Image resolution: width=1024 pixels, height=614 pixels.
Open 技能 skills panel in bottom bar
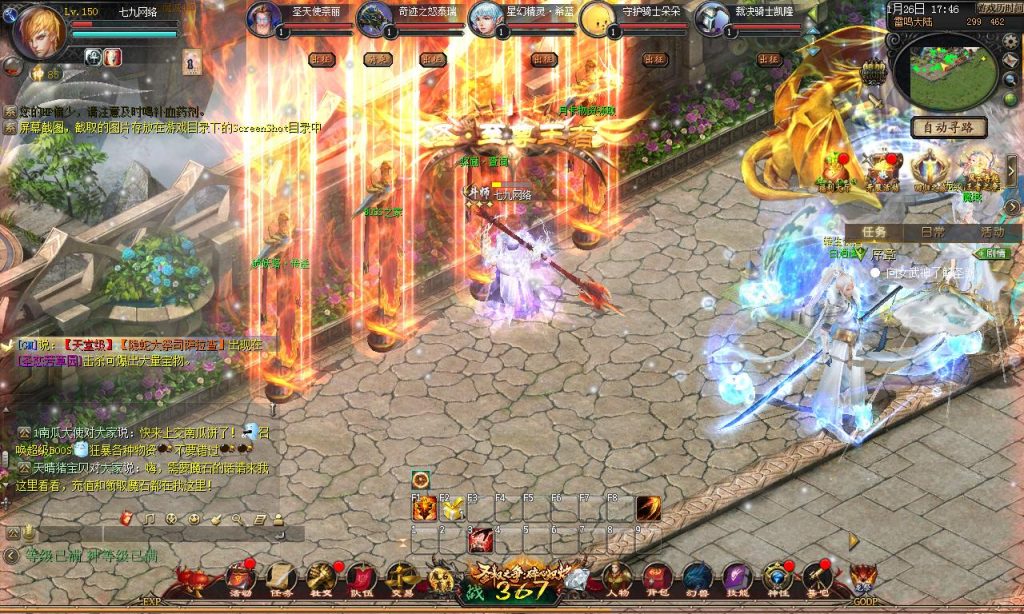(736, 579)
